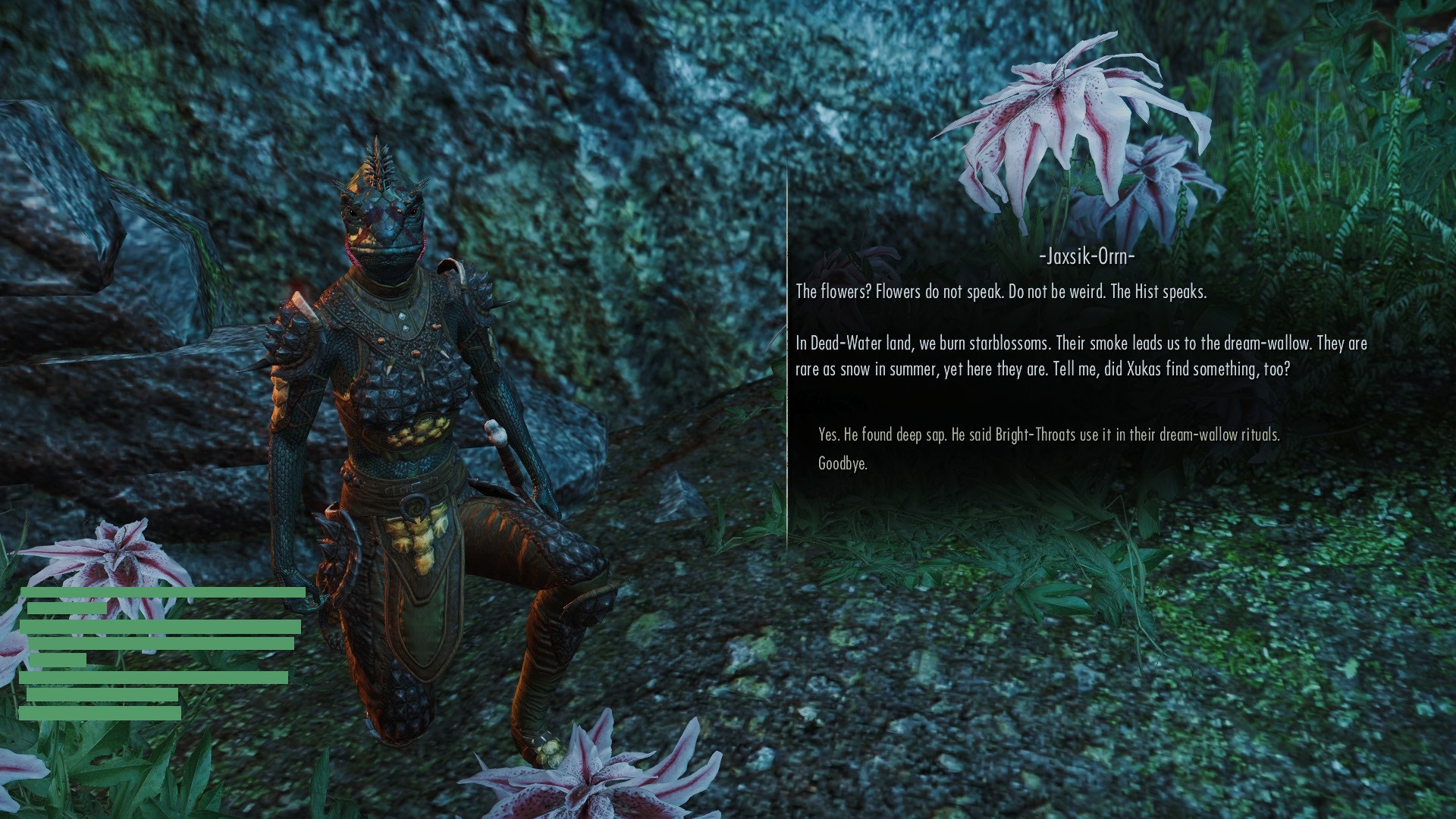Click the second shorter green chat bar
This screenshot has height=819, width=1456.
click(x=67, y=607)
